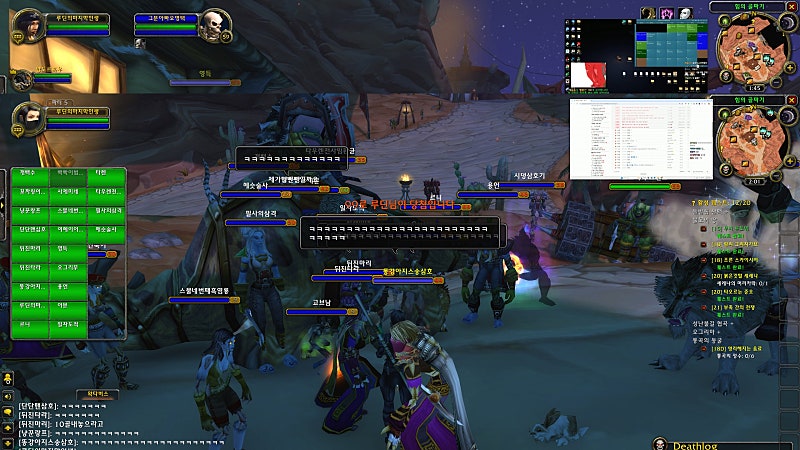Click the browser window overlay thumbnail
This screenshot has width=800, height=450.
click(640, 138)
